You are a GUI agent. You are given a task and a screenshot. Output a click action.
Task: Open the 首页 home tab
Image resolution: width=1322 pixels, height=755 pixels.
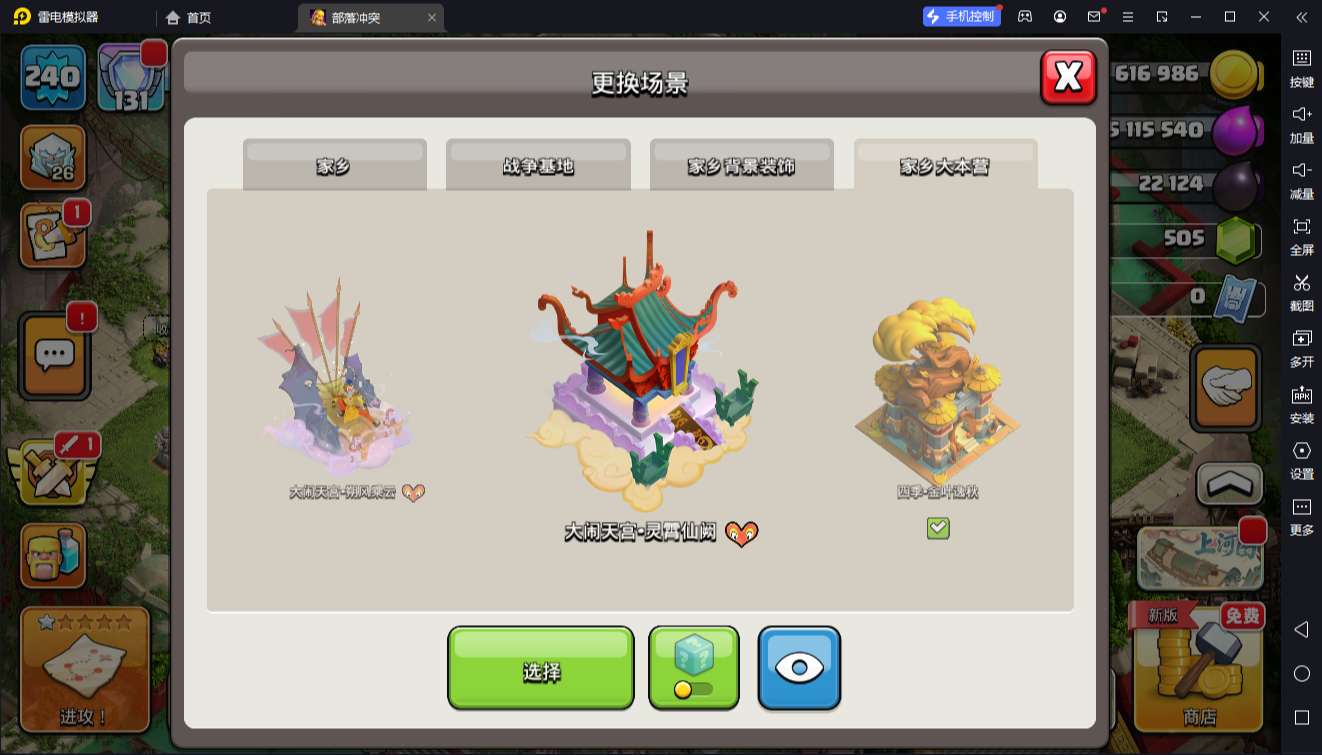[x=188, y=17]
